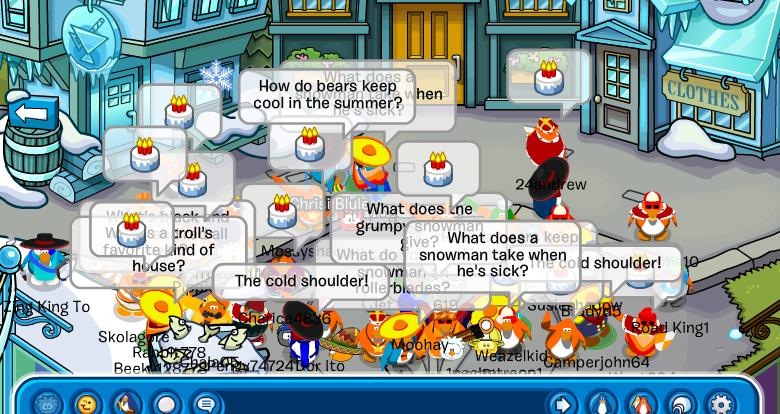The image size is (780, 414).
Task: Open the puffle icon in the toolbar
Action: click(48, 403)
